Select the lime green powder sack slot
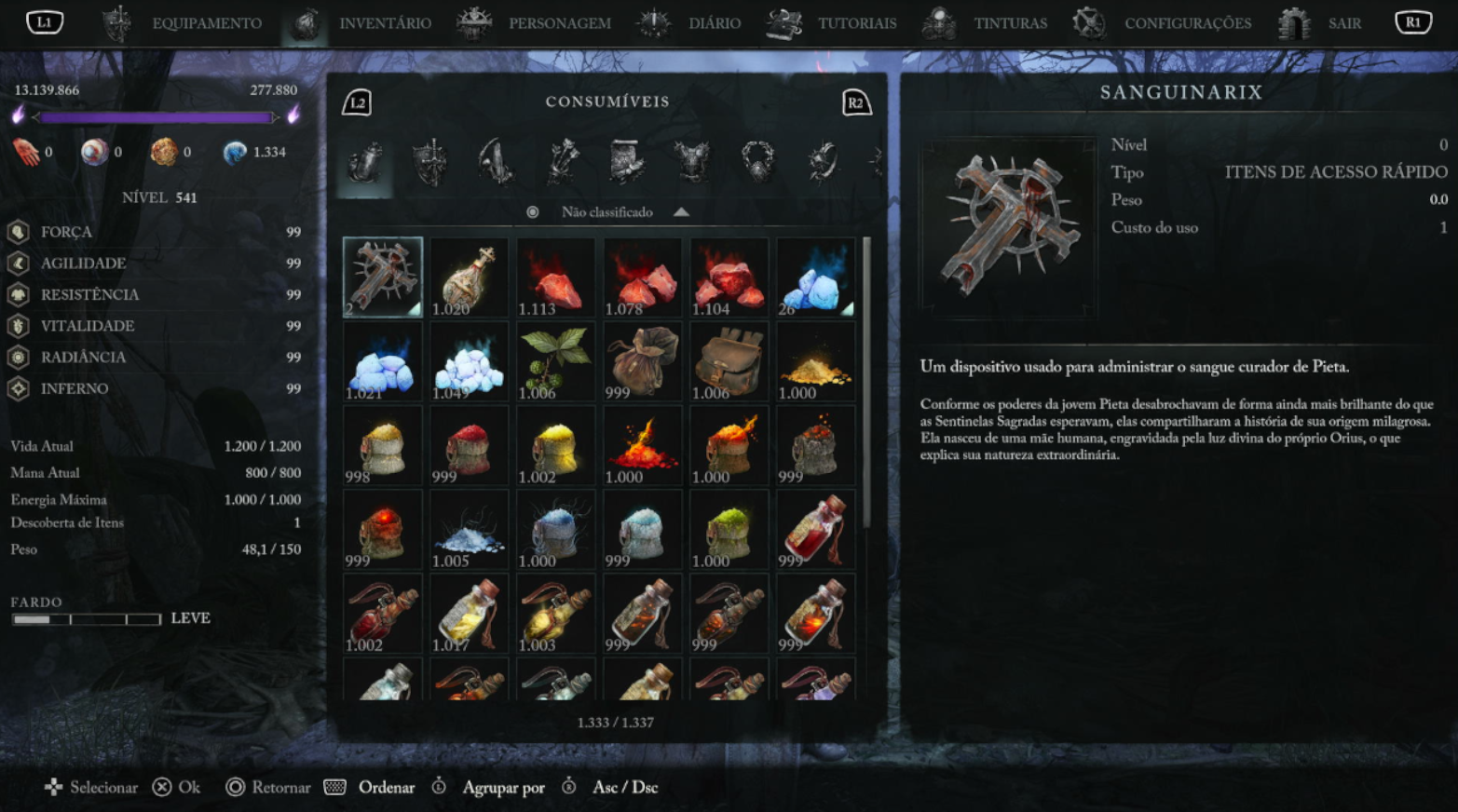 click(729, 530)
